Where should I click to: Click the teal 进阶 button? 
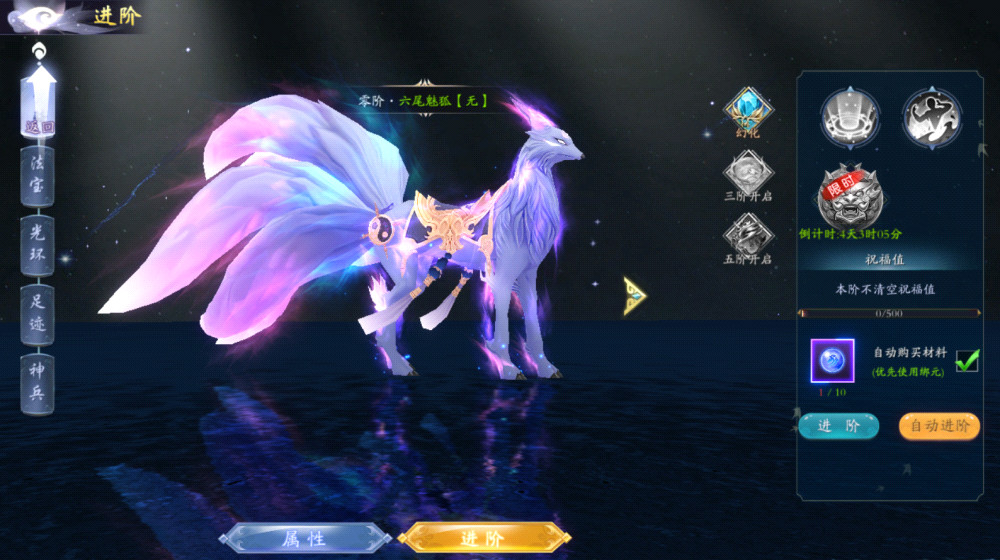(838, 426)
